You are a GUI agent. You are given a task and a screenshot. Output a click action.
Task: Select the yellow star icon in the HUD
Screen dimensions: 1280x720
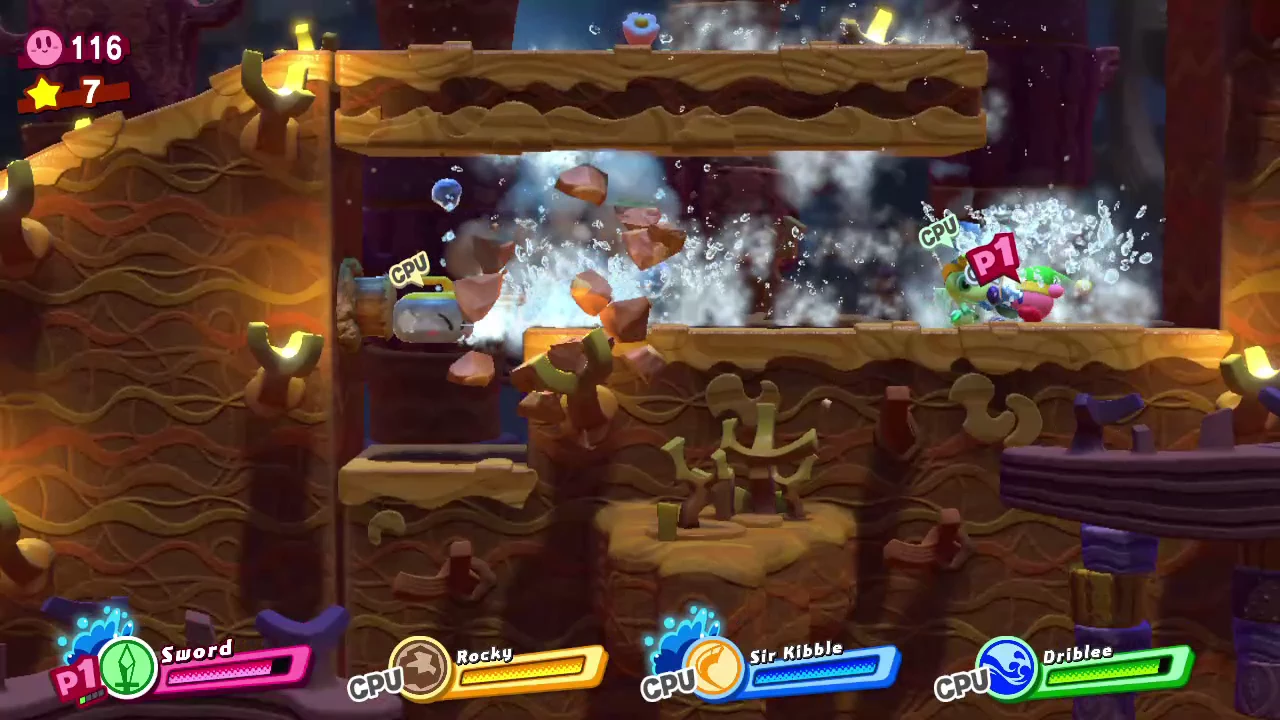click(x=42, y=92)
